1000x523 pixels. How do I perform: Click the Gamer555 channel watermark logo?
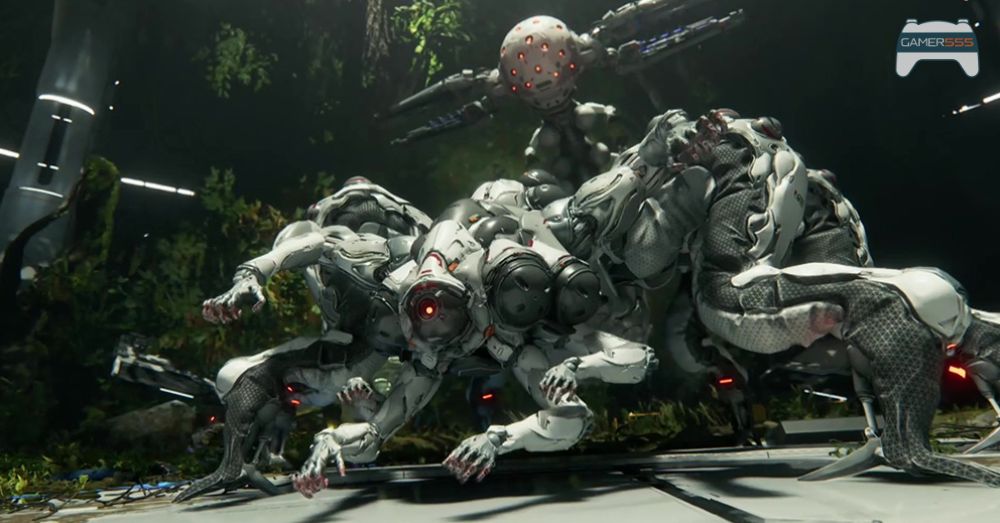936,47
